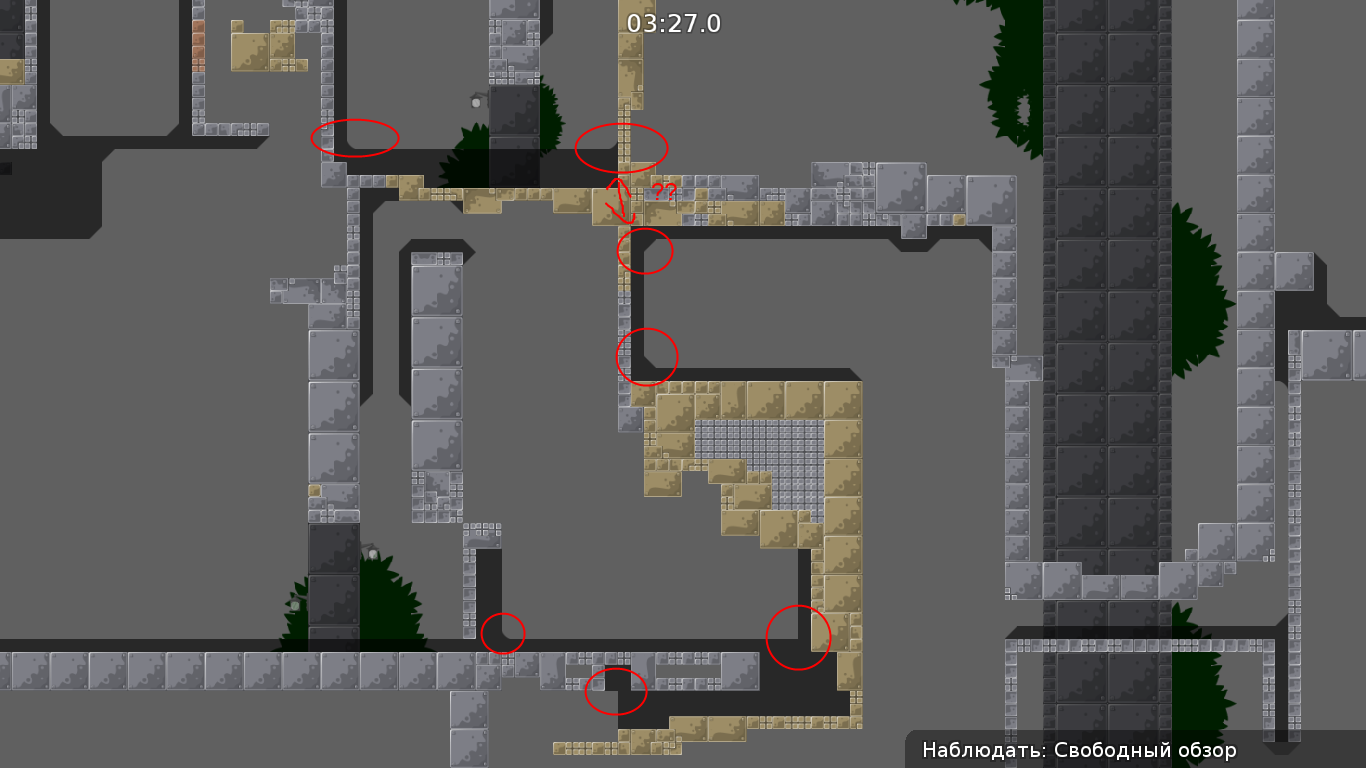Toggle the red circle marking the top-left ledge
The height and width of the screenshot is (768, 1366).
pyautogui.click(x=355, y=137)
